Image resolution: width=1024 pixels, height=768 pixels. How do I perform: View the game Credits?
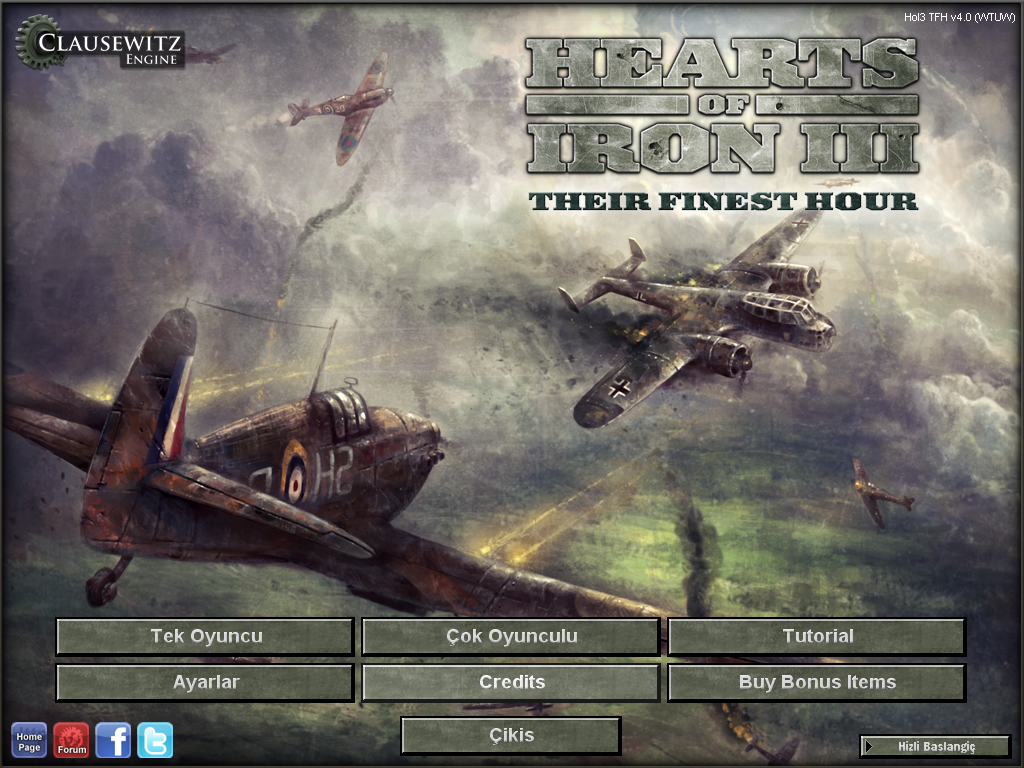coord(511,682)
